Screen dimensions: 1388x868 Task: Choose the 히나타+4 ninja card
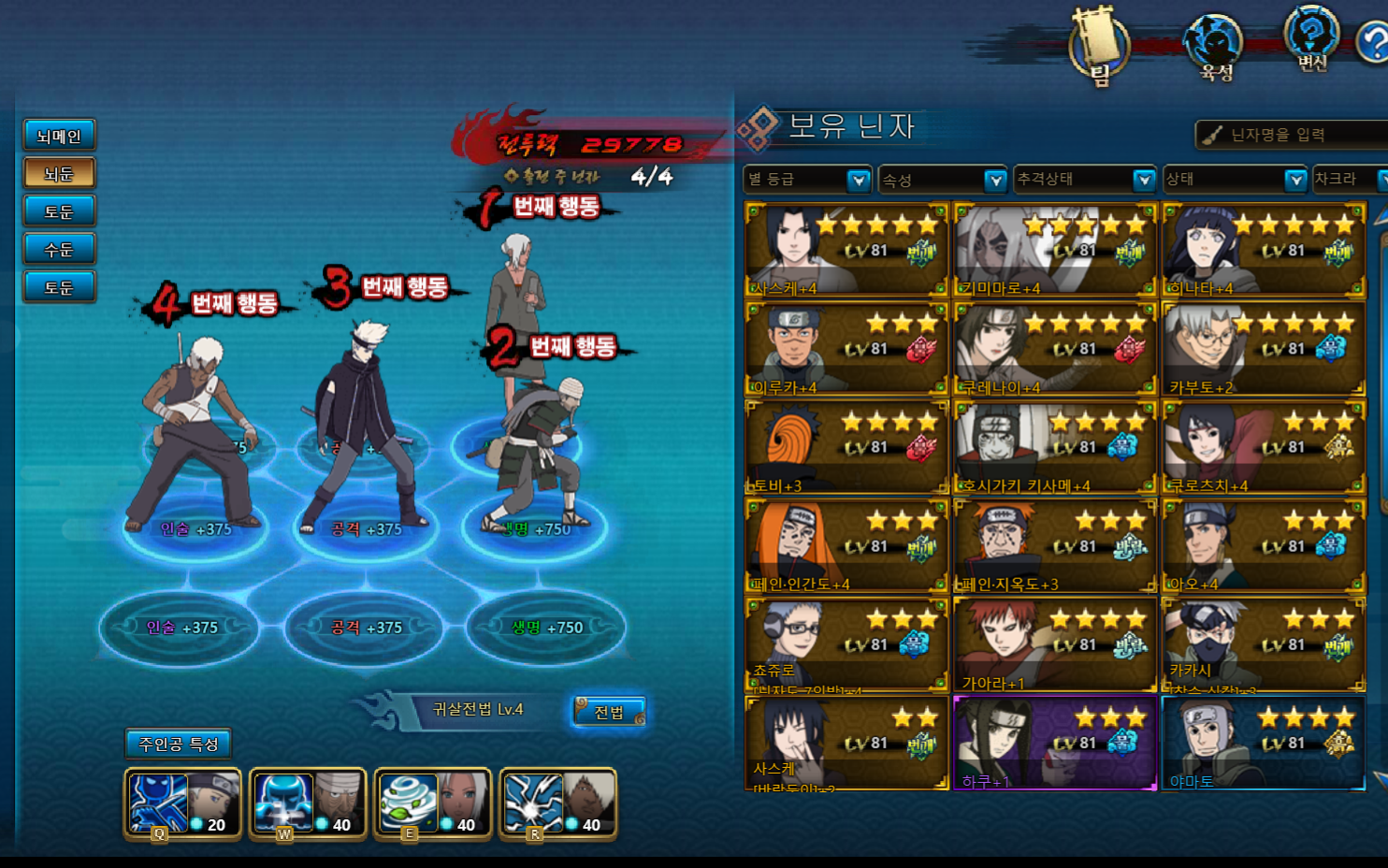(1264, 250)
